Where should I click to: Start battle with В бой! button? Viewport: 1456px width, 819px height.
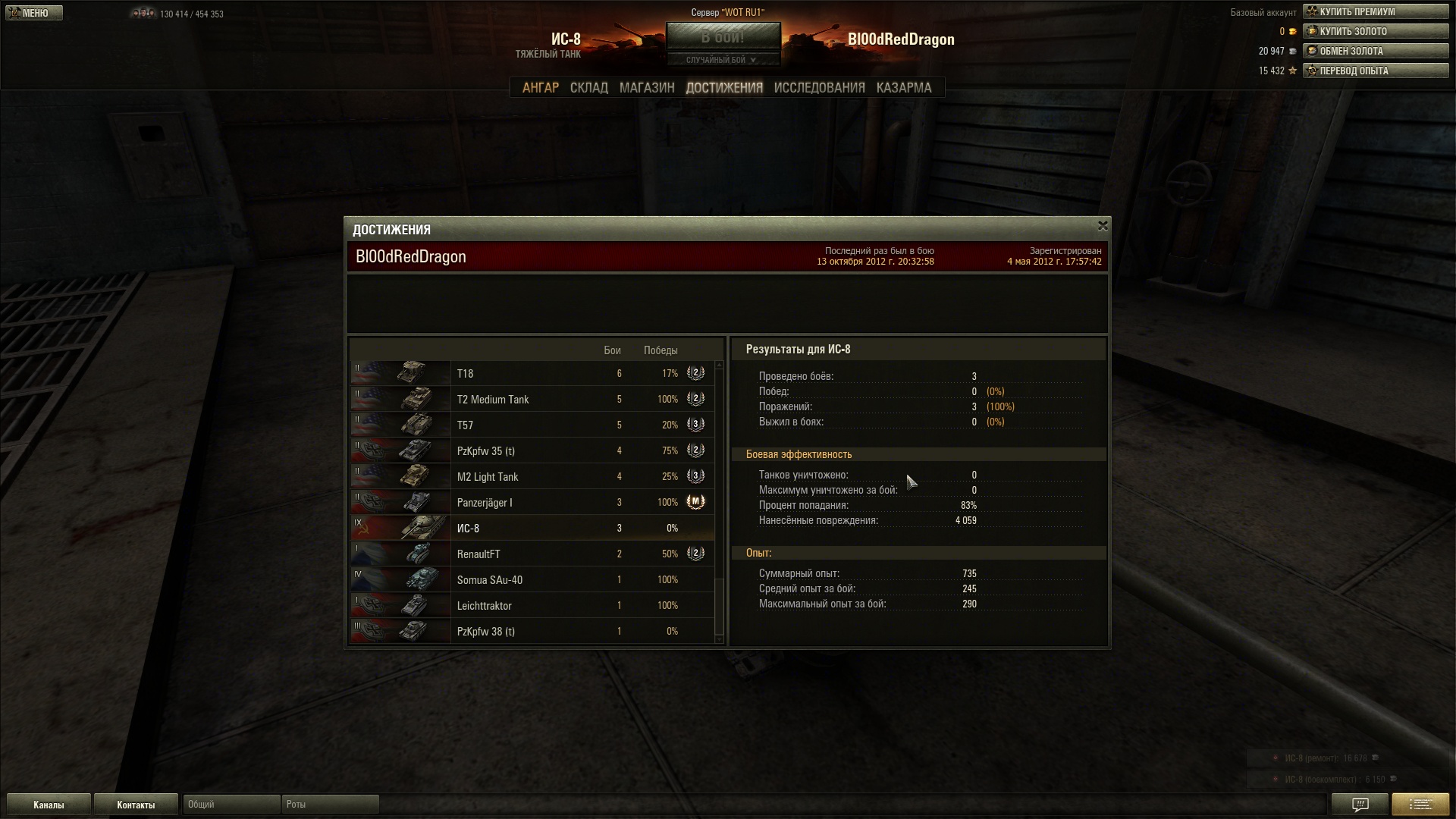[723, 37]
